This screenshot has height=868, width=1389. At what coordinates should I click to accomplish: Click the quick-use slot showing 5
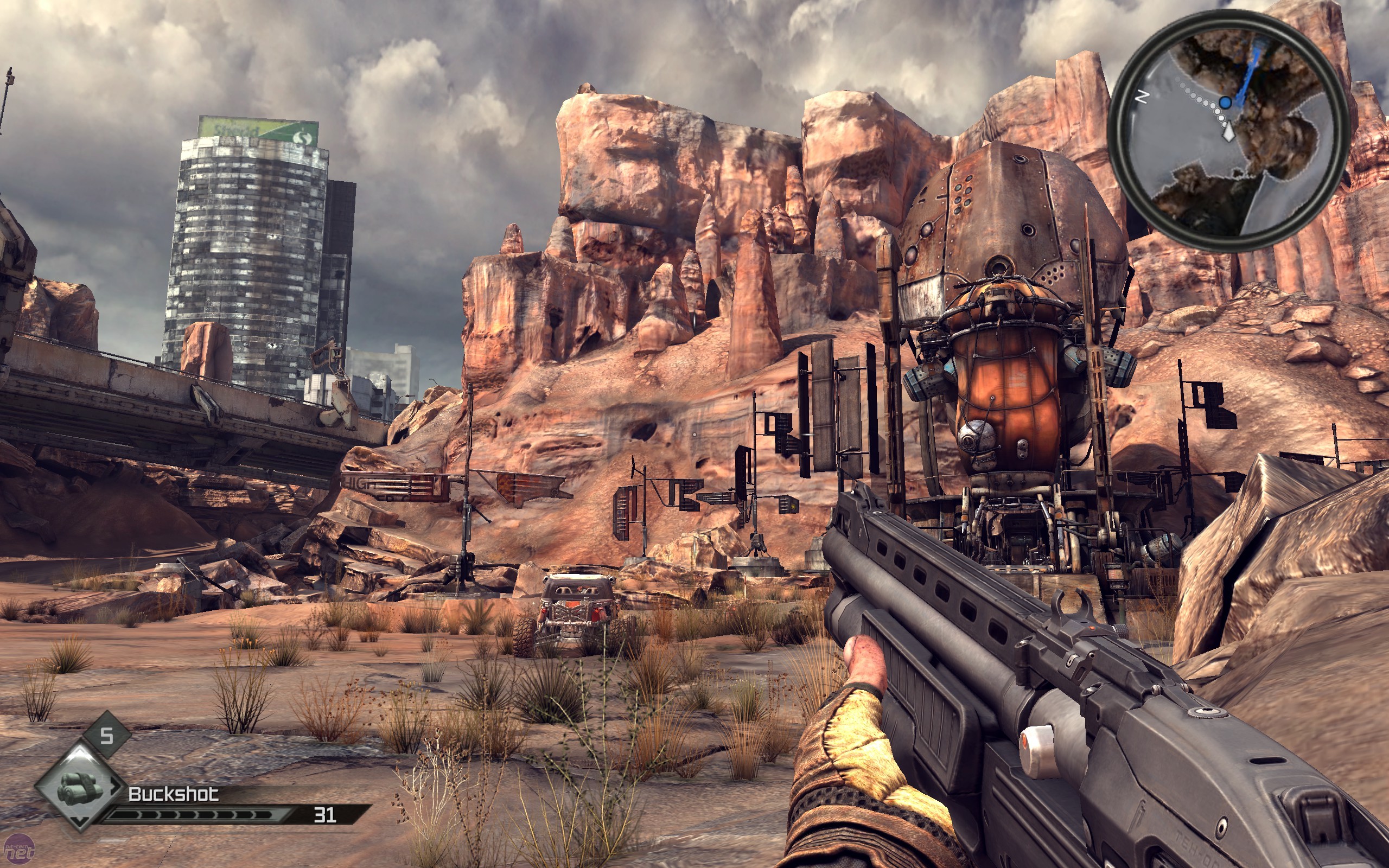107,736
